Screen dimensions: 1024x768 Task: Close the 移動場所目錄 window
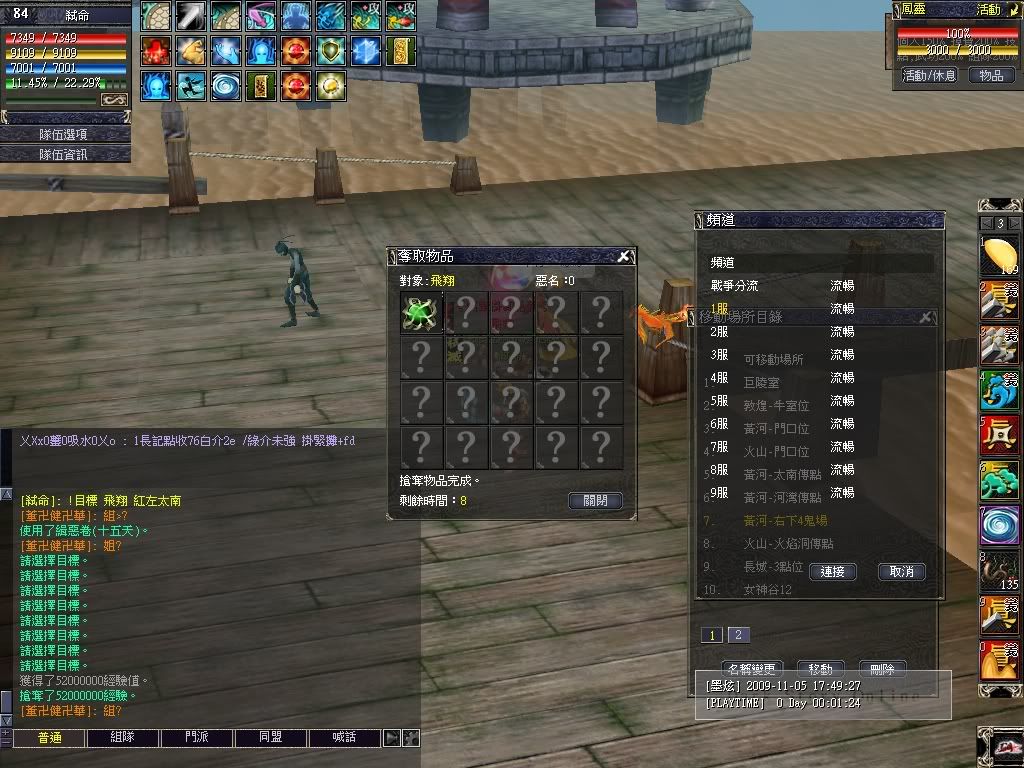[x=925, y=317]
